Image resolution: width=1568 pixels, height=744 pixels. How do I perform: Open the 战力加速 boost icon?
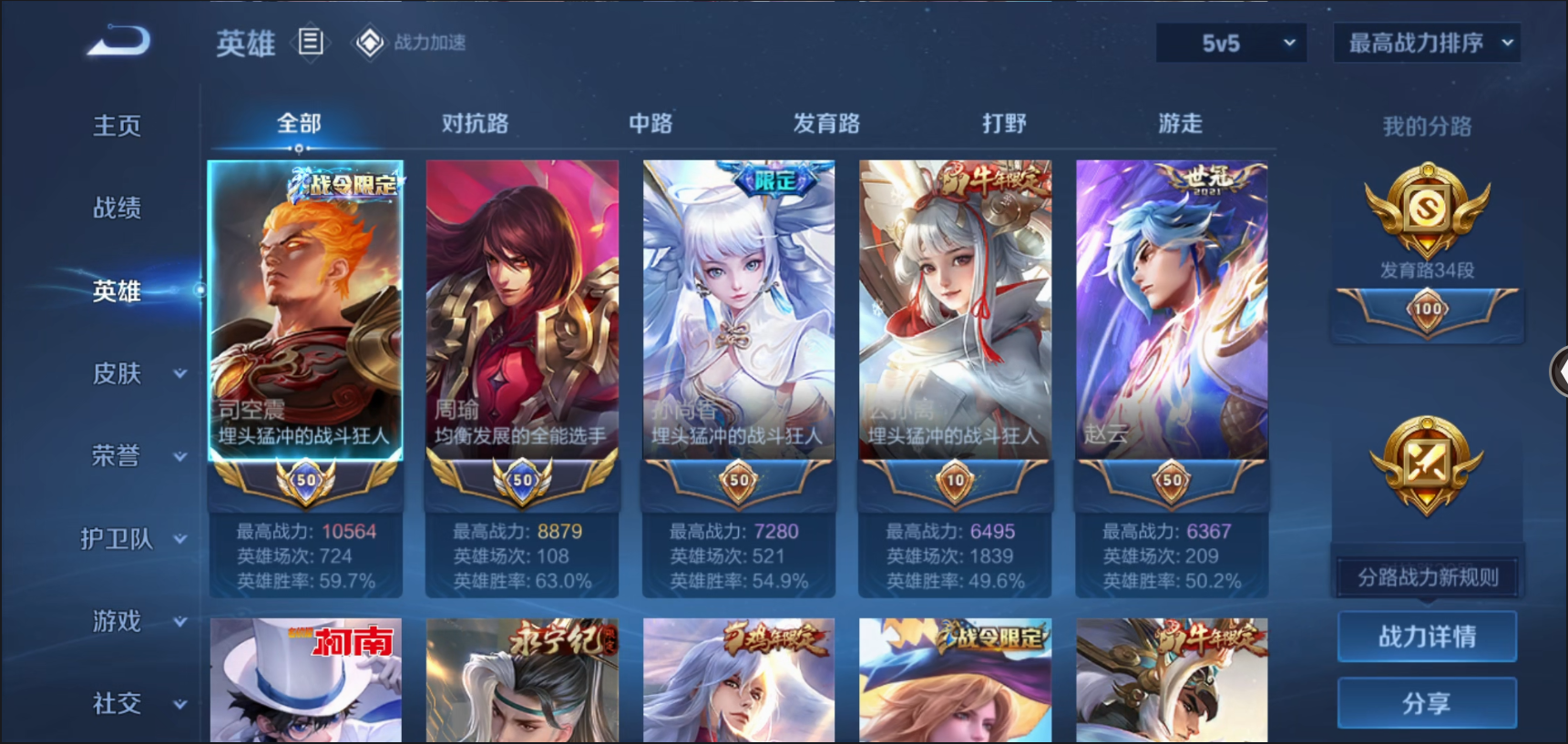tap(410, 43)
